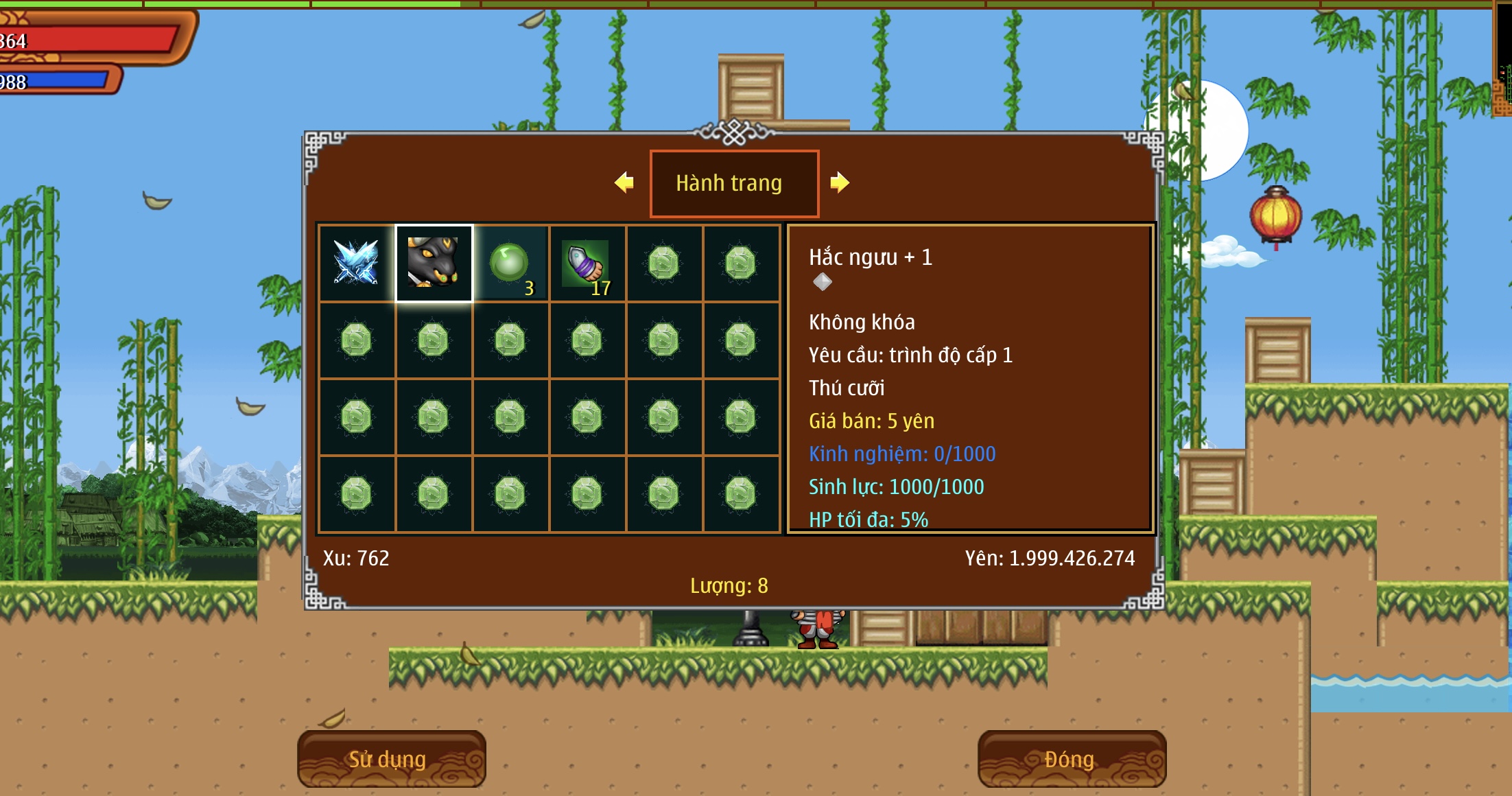This screenshot has height=796, width=1512.
Task: Pick the green orb item stack
Action: click(x=510, y=264)
